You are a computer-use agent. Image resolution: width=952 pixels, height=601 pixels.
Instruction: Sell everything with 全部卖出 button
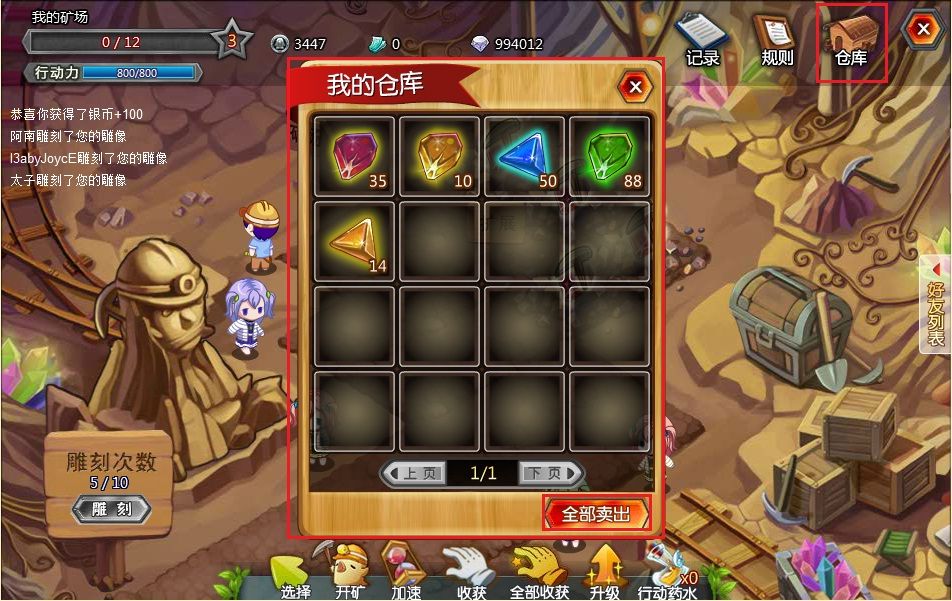click(x=596, y=514)
